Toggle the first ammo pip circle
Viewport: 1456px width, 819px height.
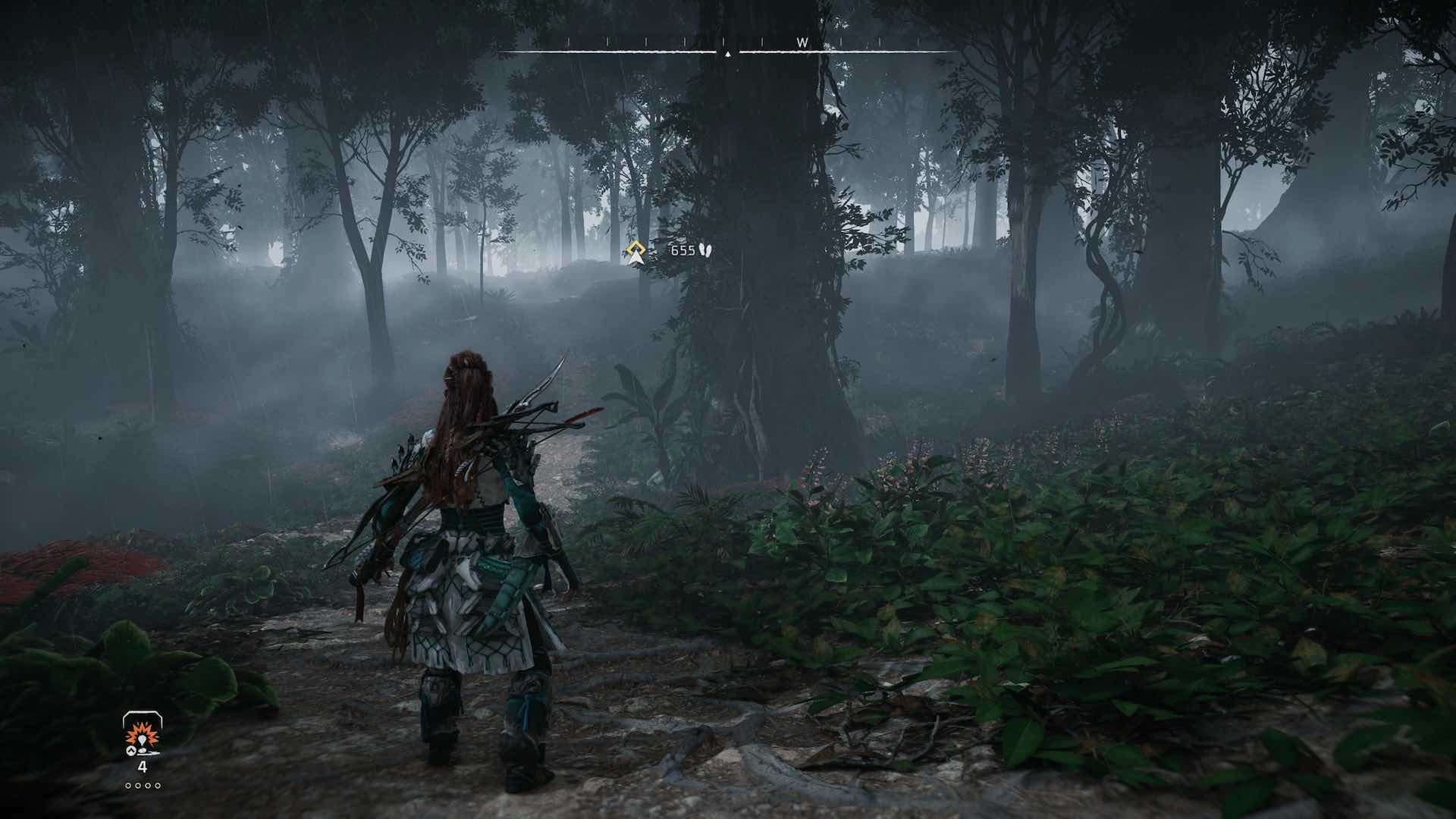pos(128,786)
